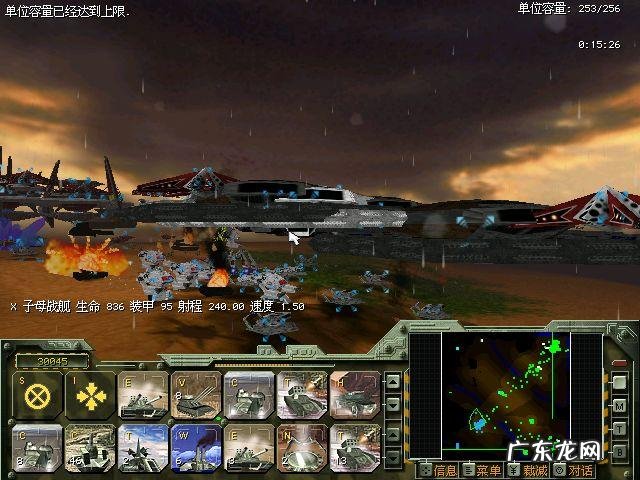640x480 pixels.
Task: Select the factory building icon labeled W
Action: (194, 444)
